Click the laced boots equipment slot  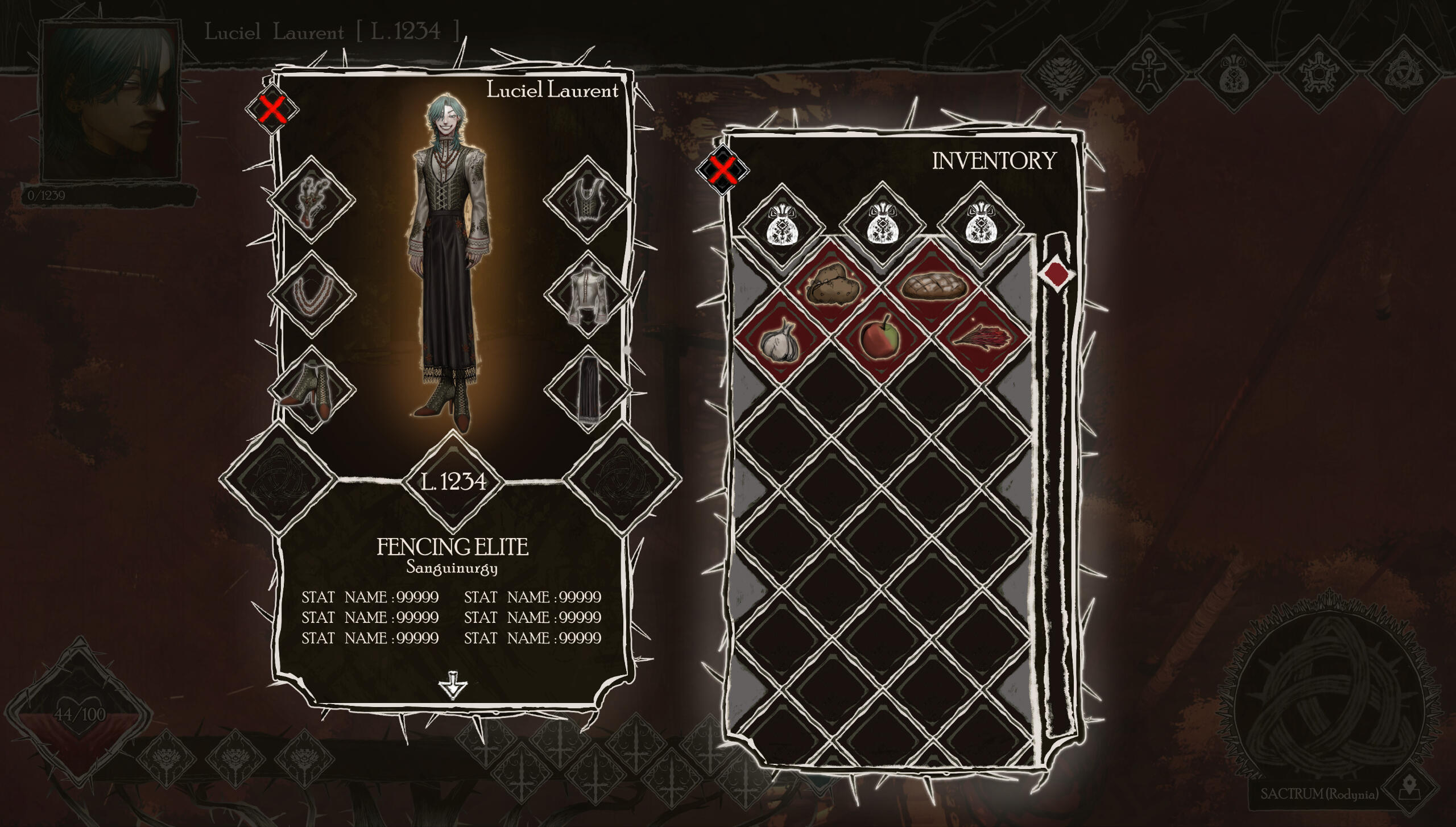tap(311, 389)
